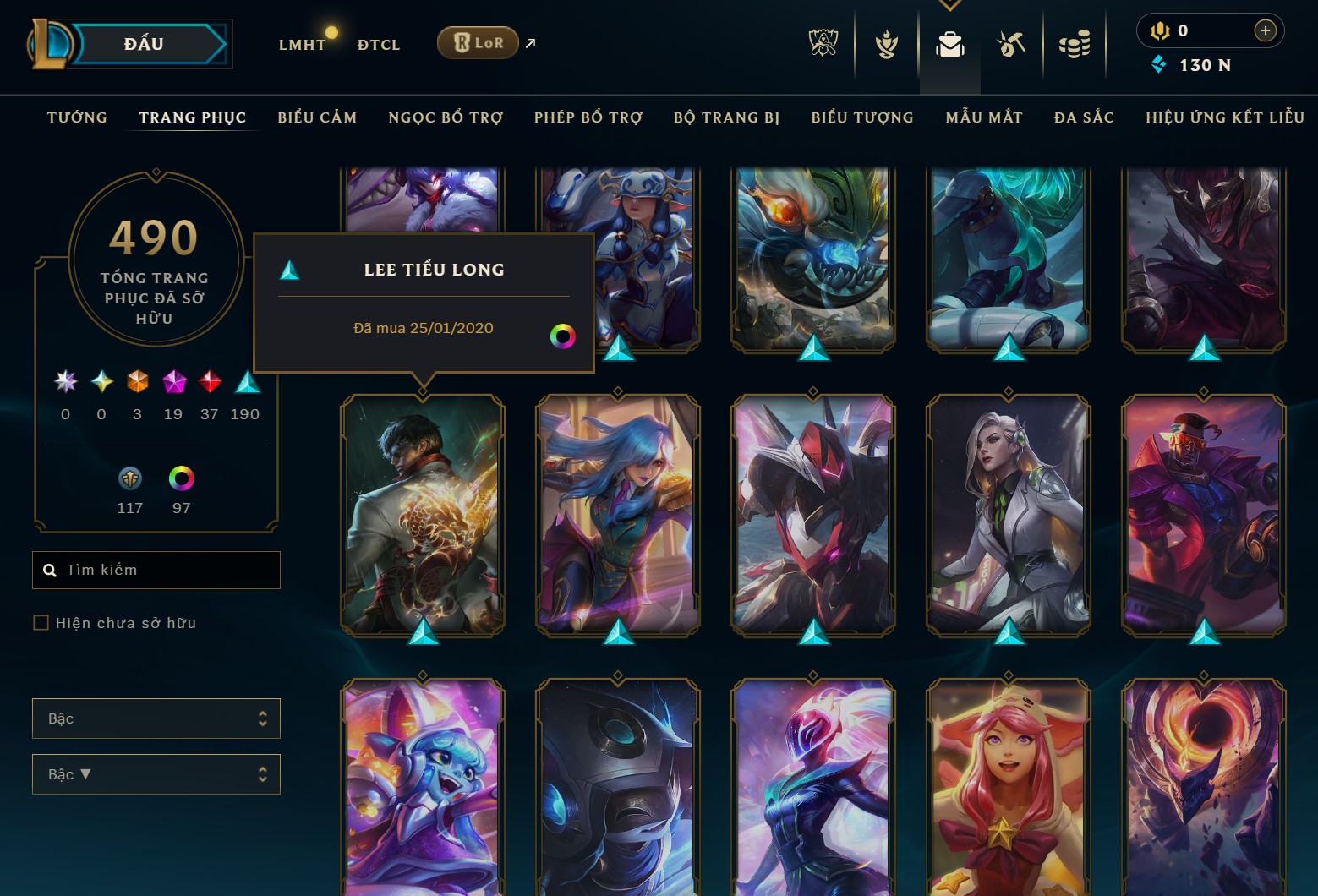Switch to the TƯỚNG tab
Screen dimensions: 1318x896
(x=76, y=117)
